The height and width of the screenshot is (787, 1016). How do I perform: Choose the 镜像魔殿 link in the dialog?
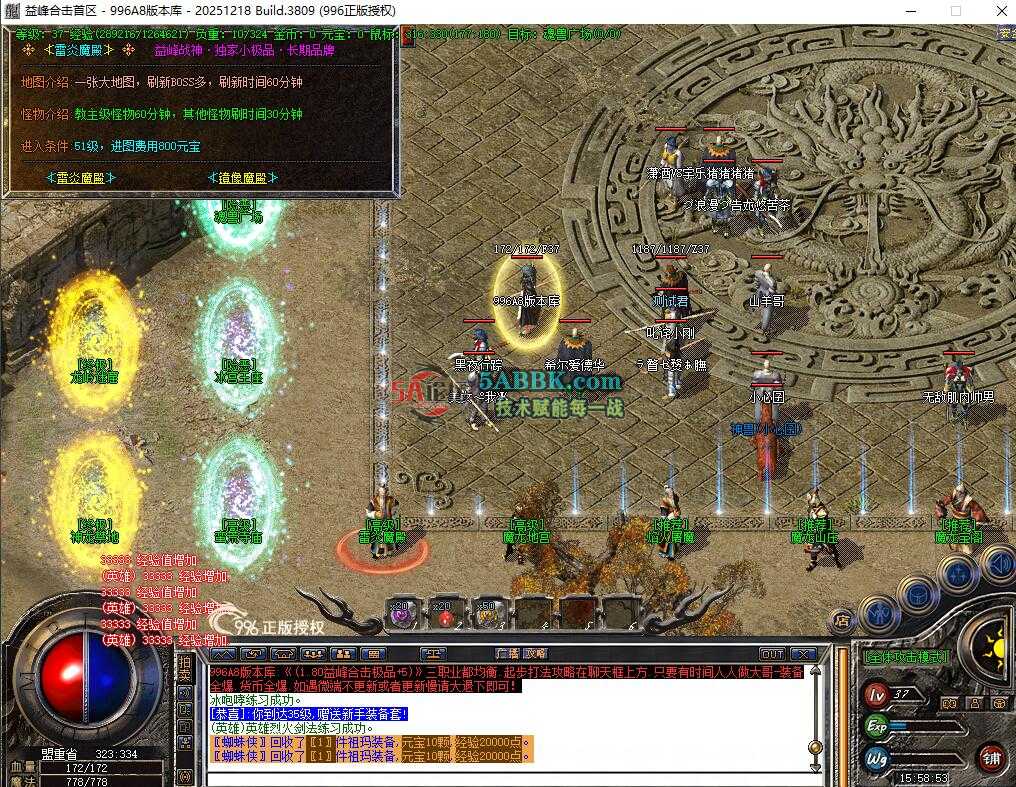pos(242,178)
